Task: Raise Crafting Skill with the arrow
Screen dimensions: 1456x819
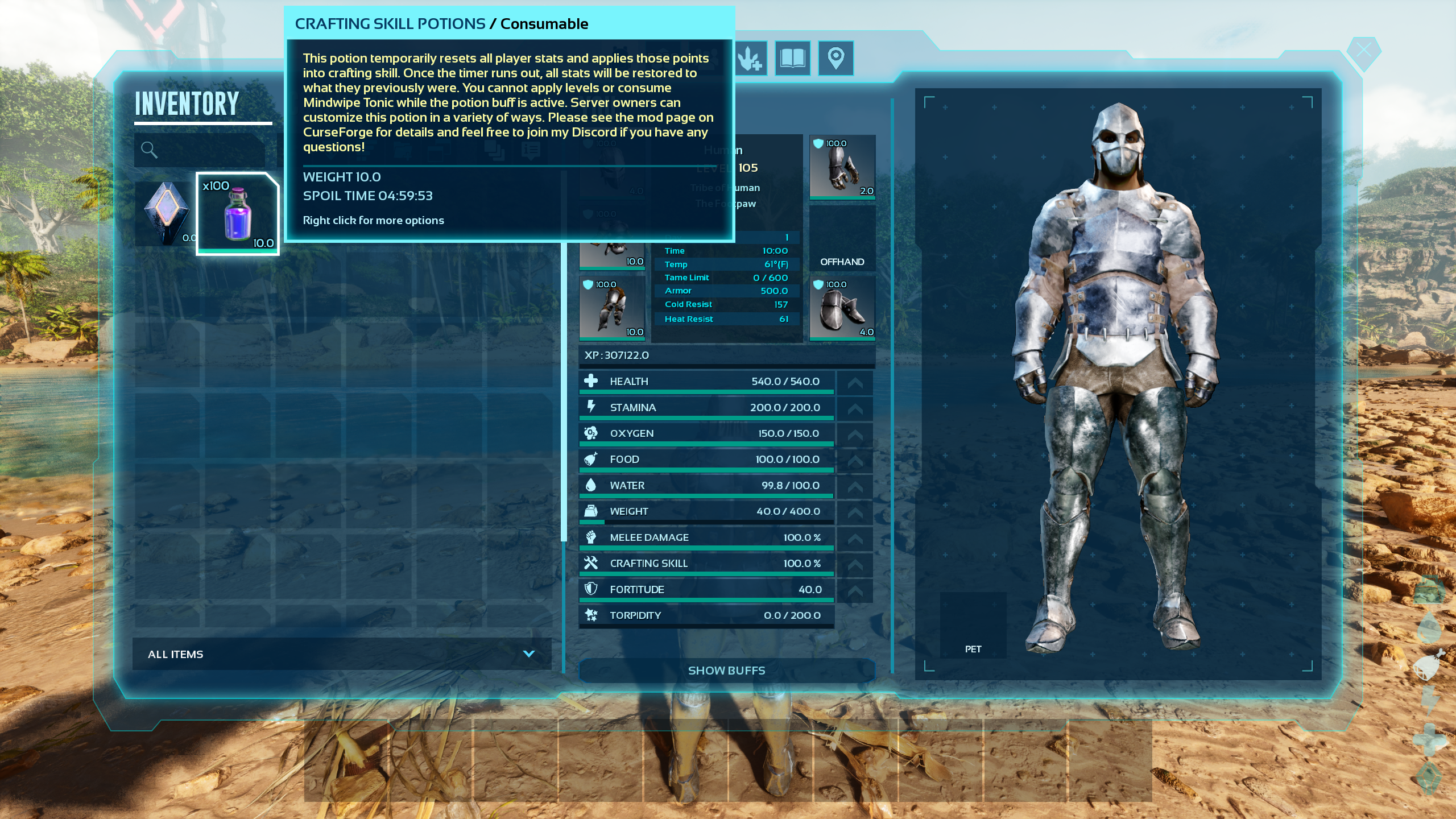Action: pyautogui.click(x=855, y=565)
